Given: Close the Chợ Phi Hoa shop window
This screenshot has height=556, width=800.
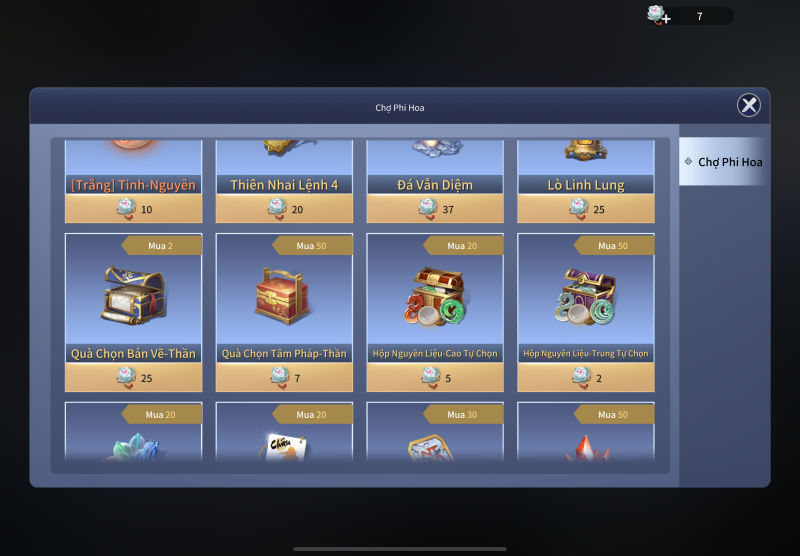Looking at the screenshot, I should [748, 105].
